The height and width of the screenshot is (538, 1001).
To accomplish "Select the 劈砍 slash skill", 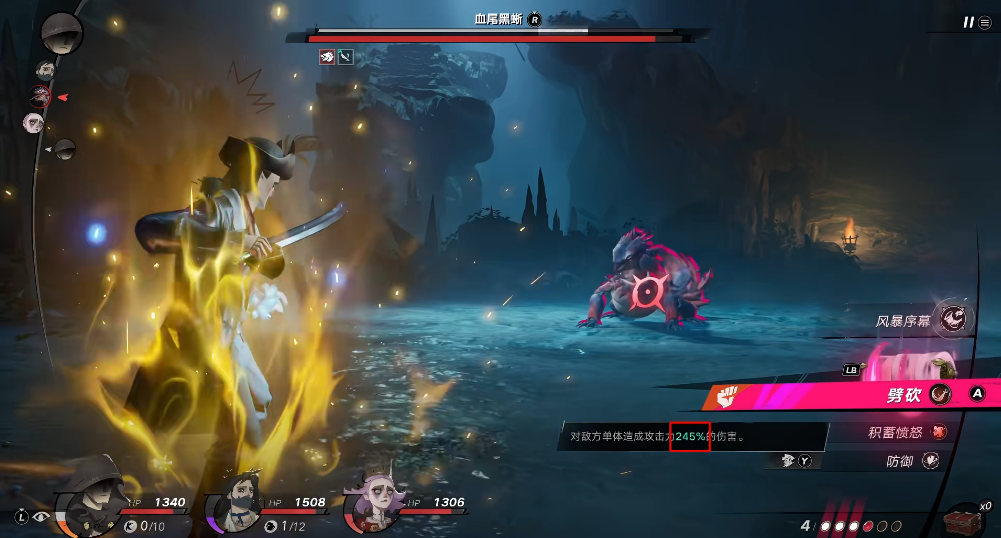I will tap(904, 395).
